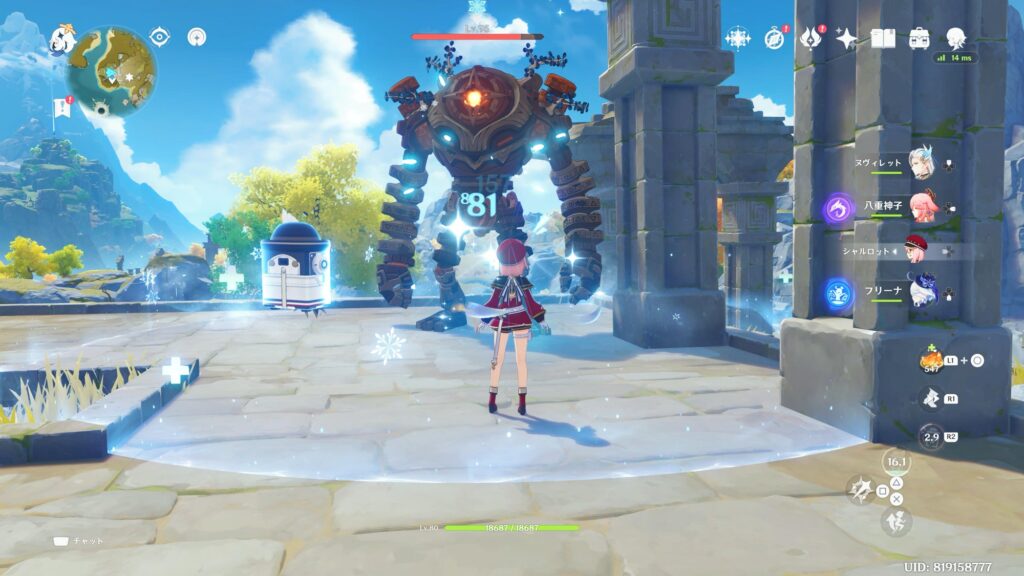Open the backpack inventory
The image size is (1024, 576).
click(x=919, y=38)
